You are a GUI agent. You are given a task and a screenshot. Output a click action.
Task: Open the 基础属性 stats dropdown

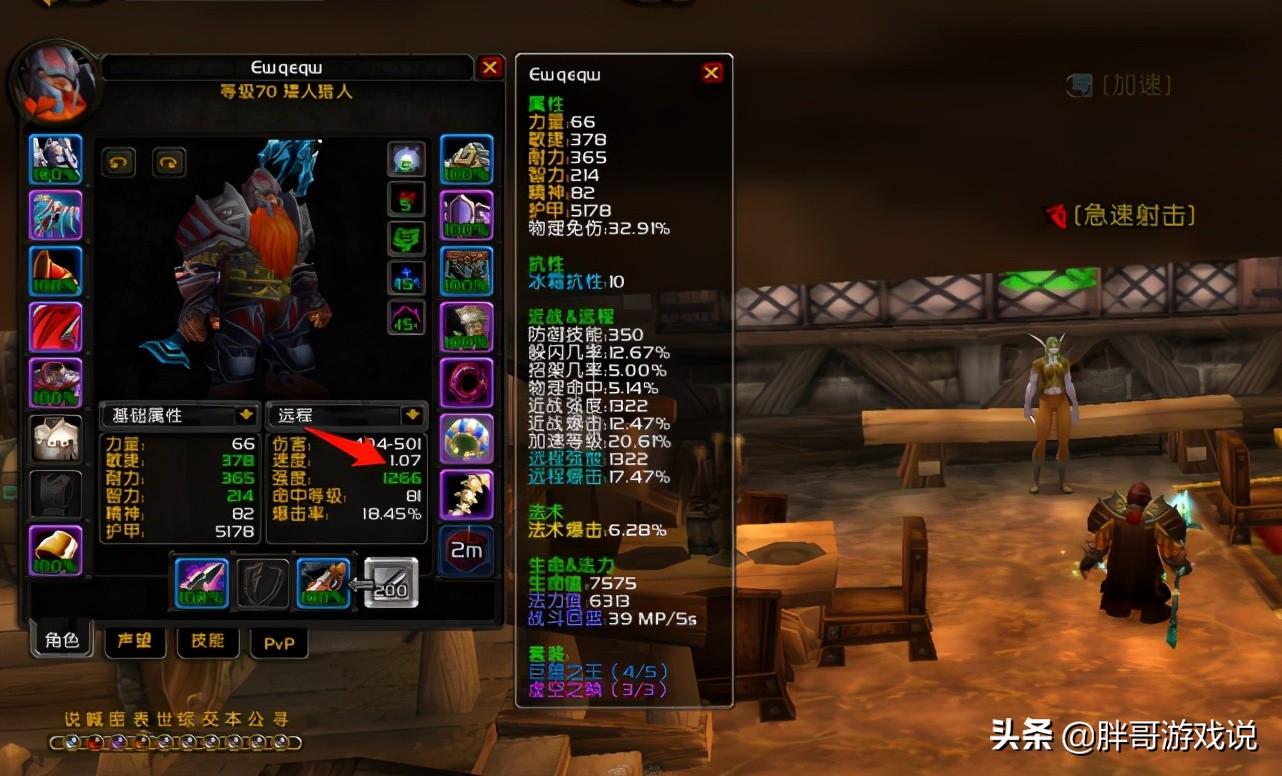pos(178,415)
